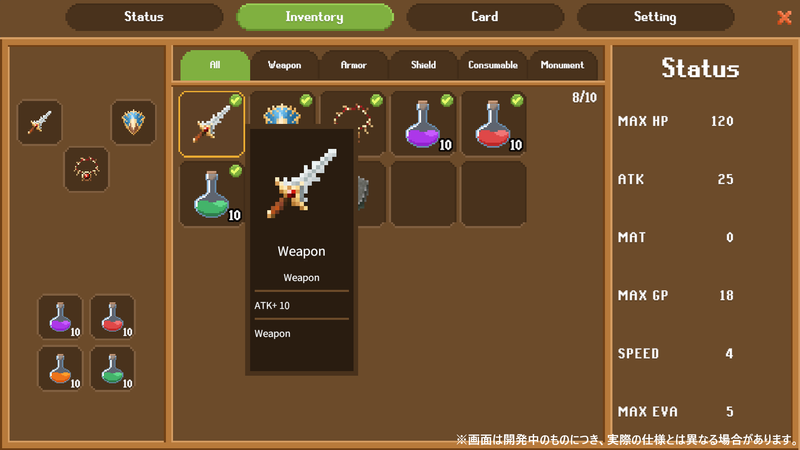Close the menu with the orange X
This screenshot has width=800, height=450.
[x=784, y=17]
